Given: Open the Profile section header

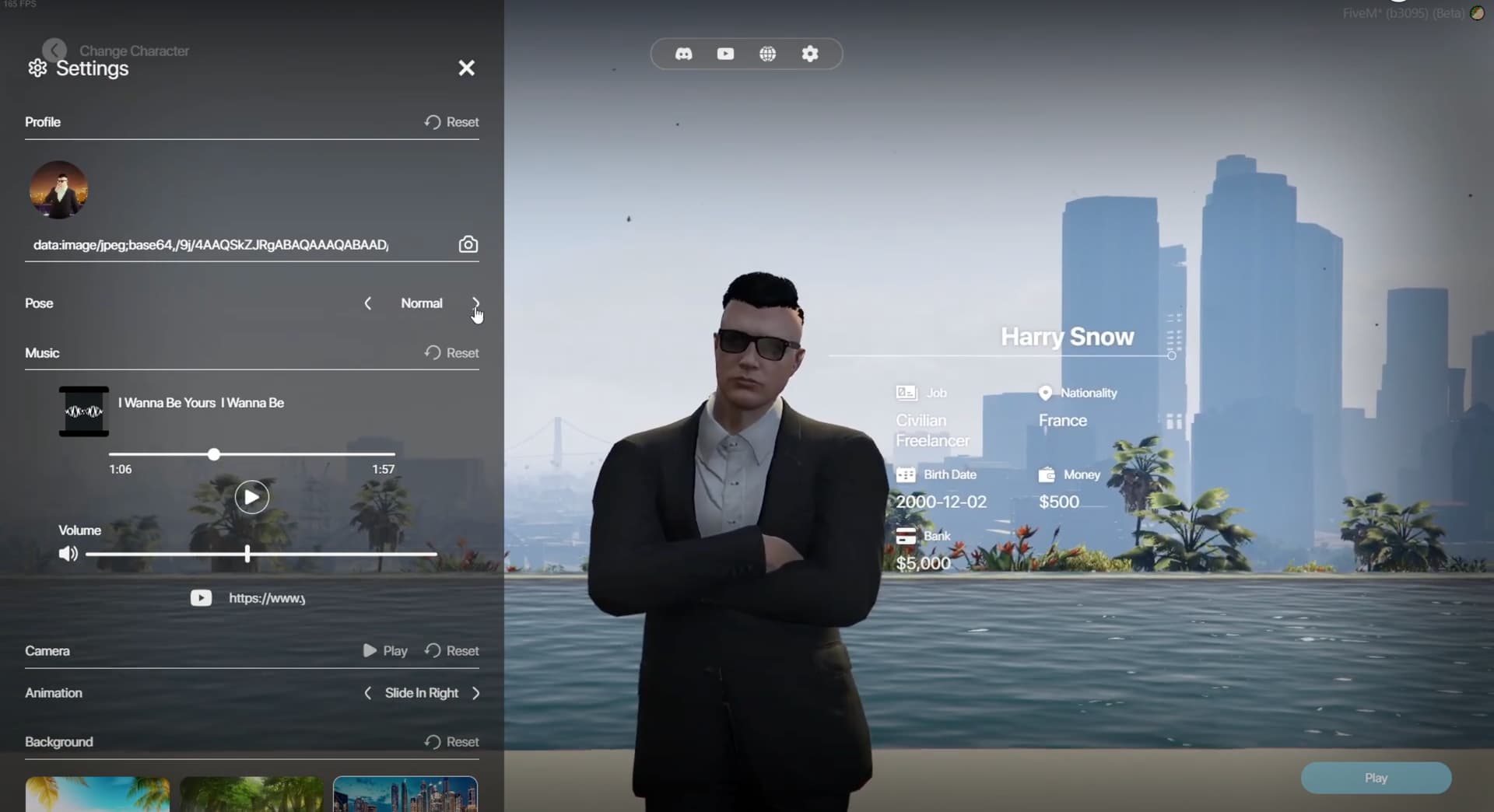Looking at the screenshot, I should 43,121.
